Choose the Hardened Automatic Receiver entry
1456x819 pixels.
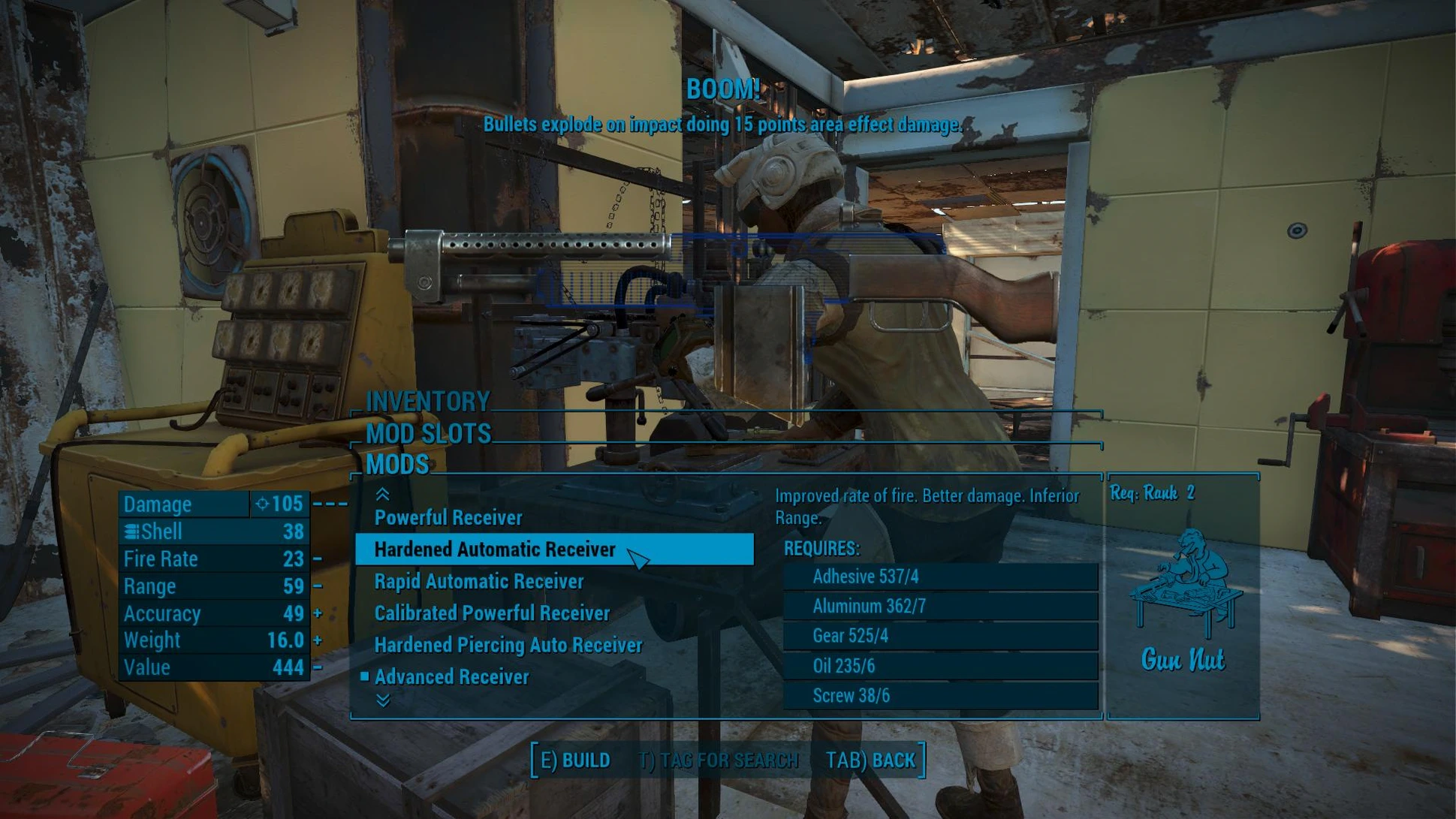coord(495,550)
